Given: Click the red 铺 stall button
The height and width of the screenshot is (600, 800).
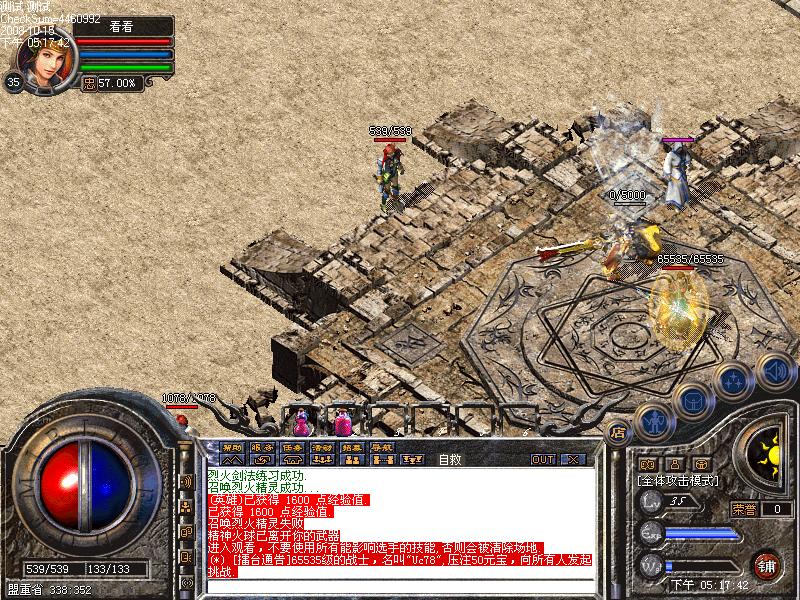Looking at the screenshot, I should coord(768,565).
